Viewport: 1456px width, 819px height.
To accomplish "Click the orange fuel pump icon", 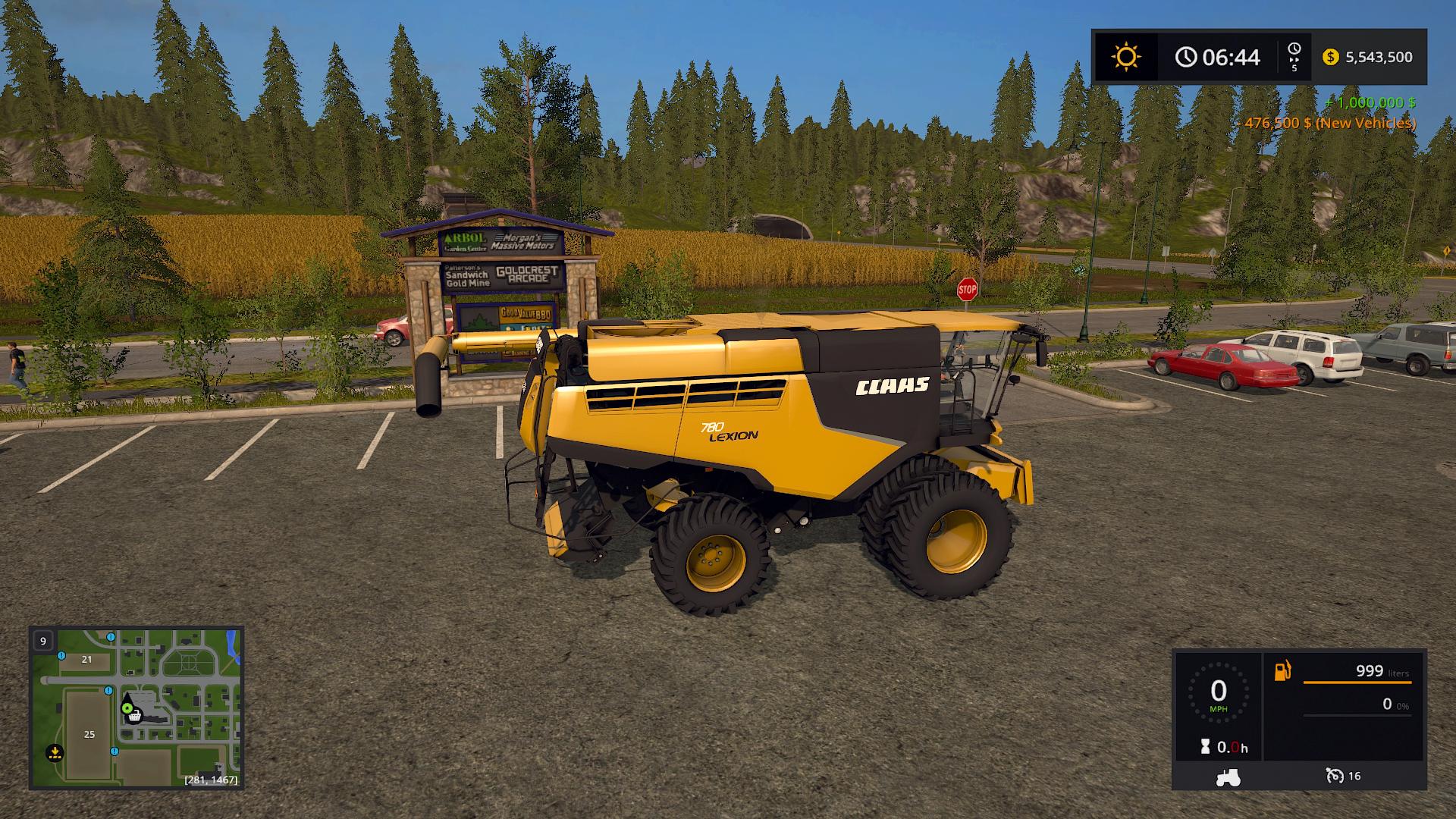I will click(1282, 671).
